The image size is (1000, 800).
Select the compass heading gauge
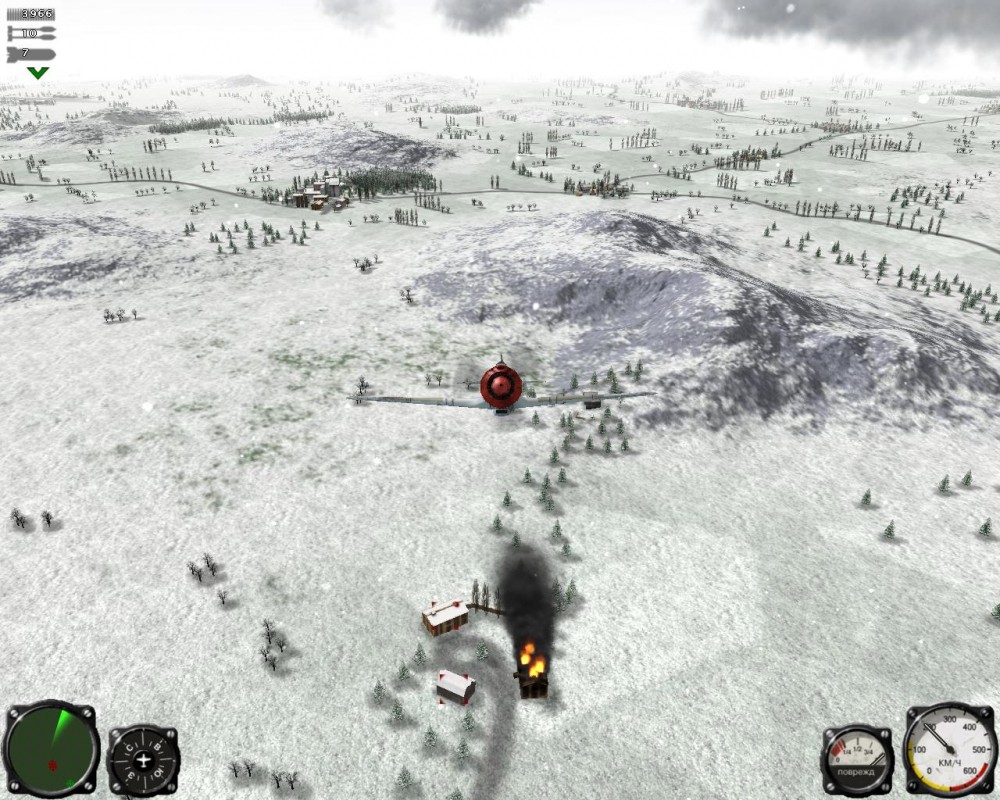tap(143, 760)
